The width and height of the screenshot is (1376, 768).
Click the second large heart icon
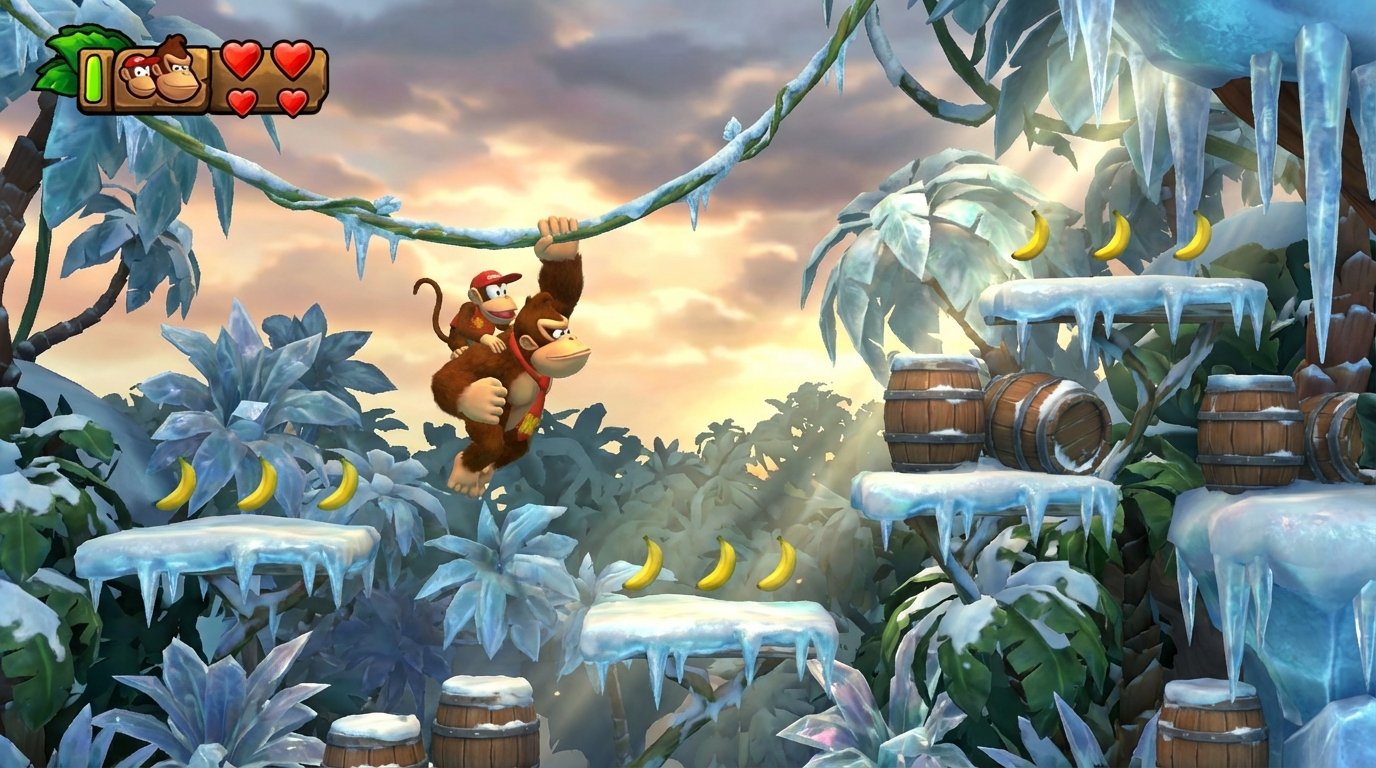tap(292, 62)
